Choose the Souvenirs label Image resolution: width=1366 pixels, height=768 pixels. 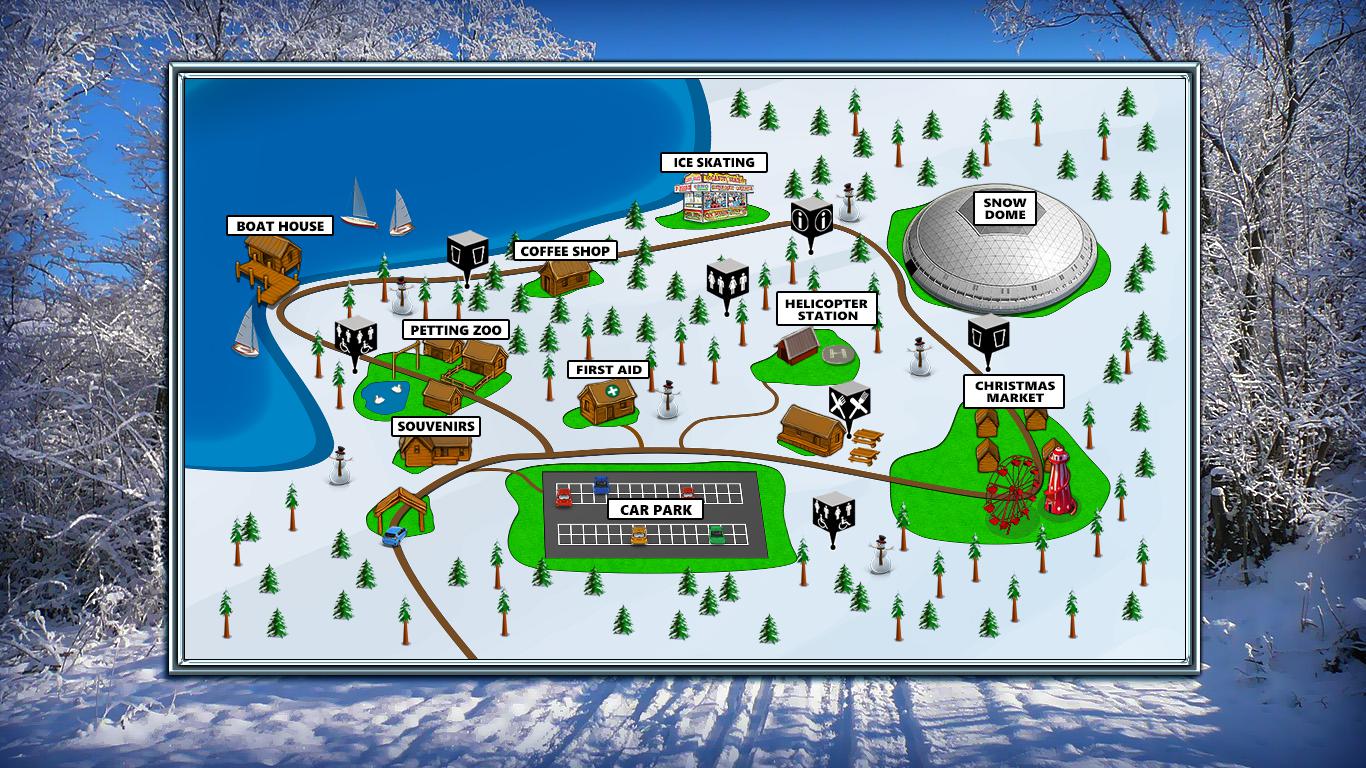[x=436, y=427]
